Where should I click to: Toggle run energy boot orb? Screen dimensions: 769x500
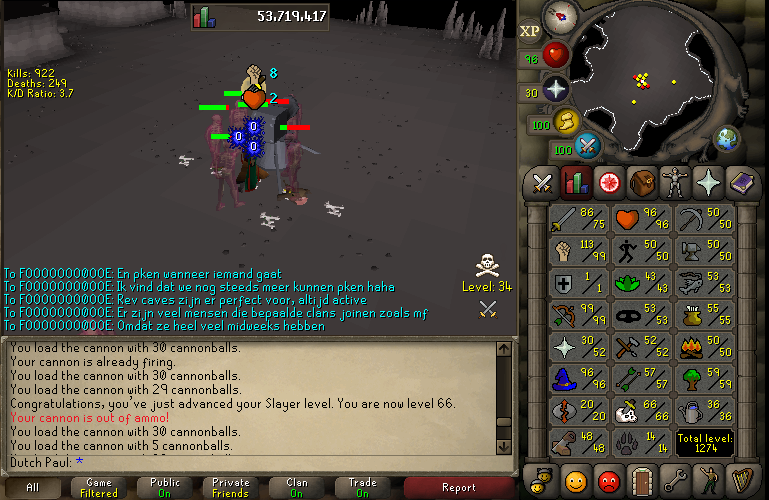567,122
